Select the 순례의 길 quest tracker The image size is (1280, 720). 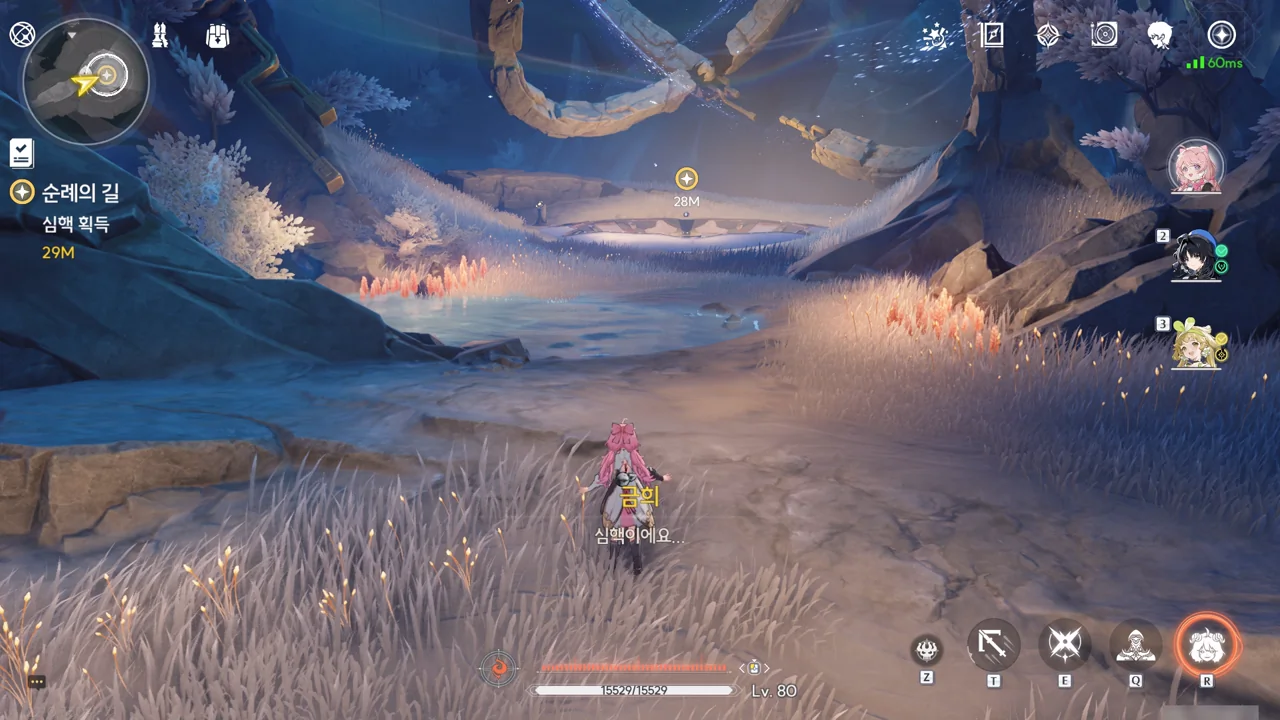point(80,193)
